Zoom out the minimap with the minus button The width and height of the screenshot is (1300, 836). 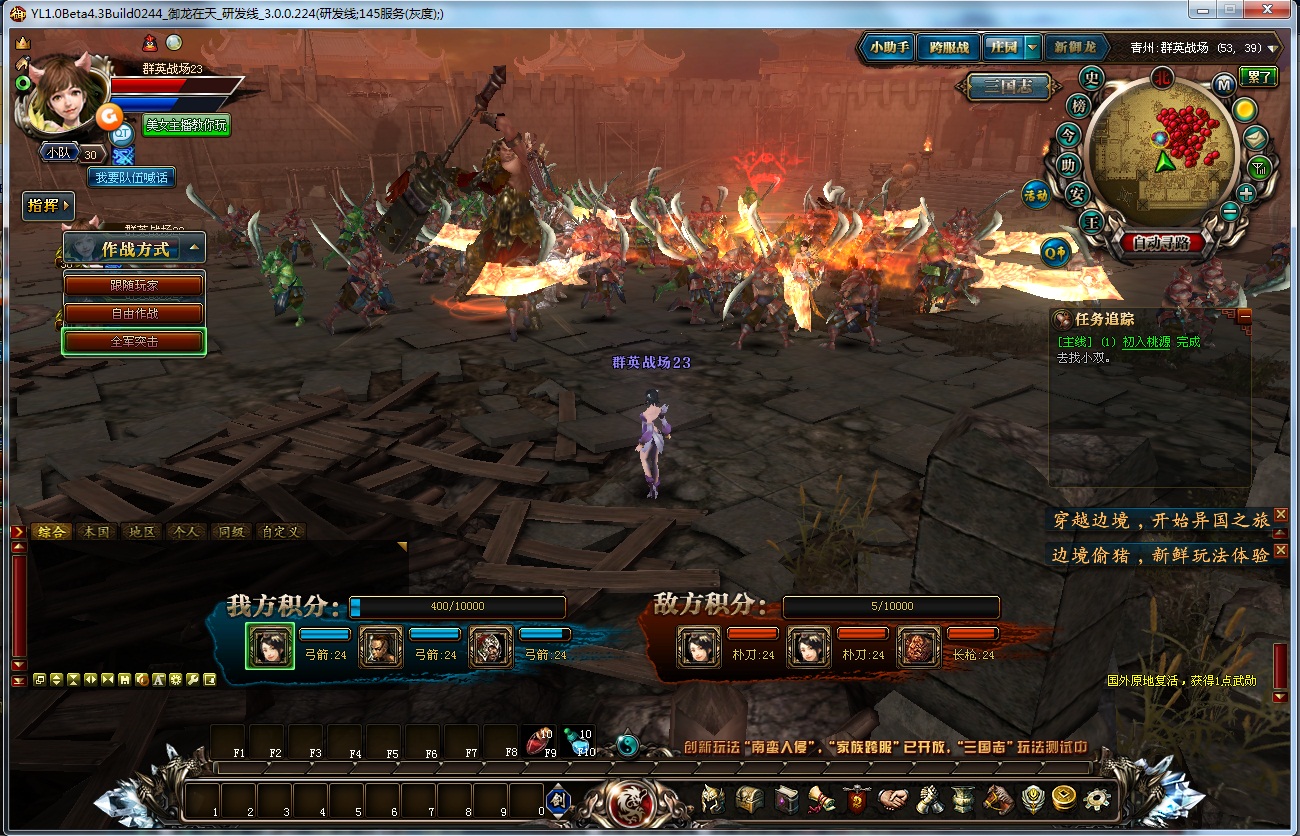tap(1230, 212)
